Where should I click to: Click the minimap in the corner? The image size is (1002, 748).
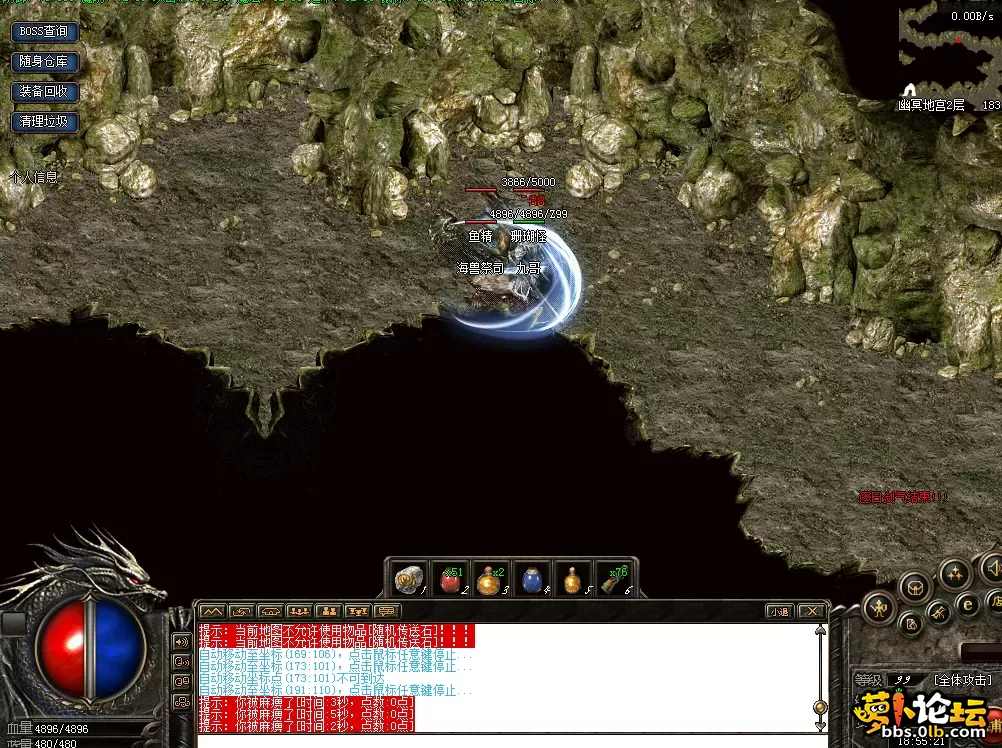click(950, 50)
